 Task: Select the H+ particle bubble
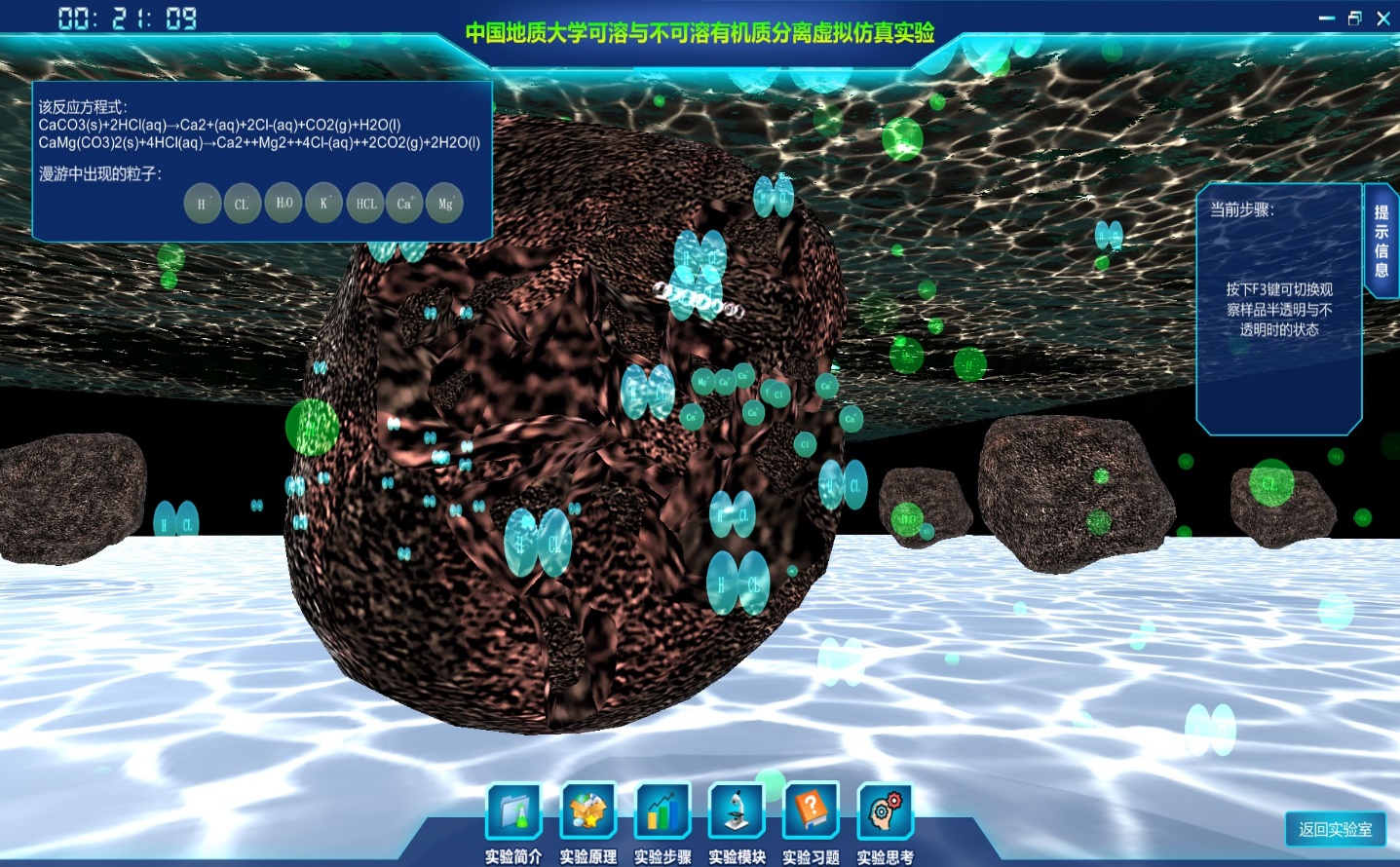(x=203, y=204)
